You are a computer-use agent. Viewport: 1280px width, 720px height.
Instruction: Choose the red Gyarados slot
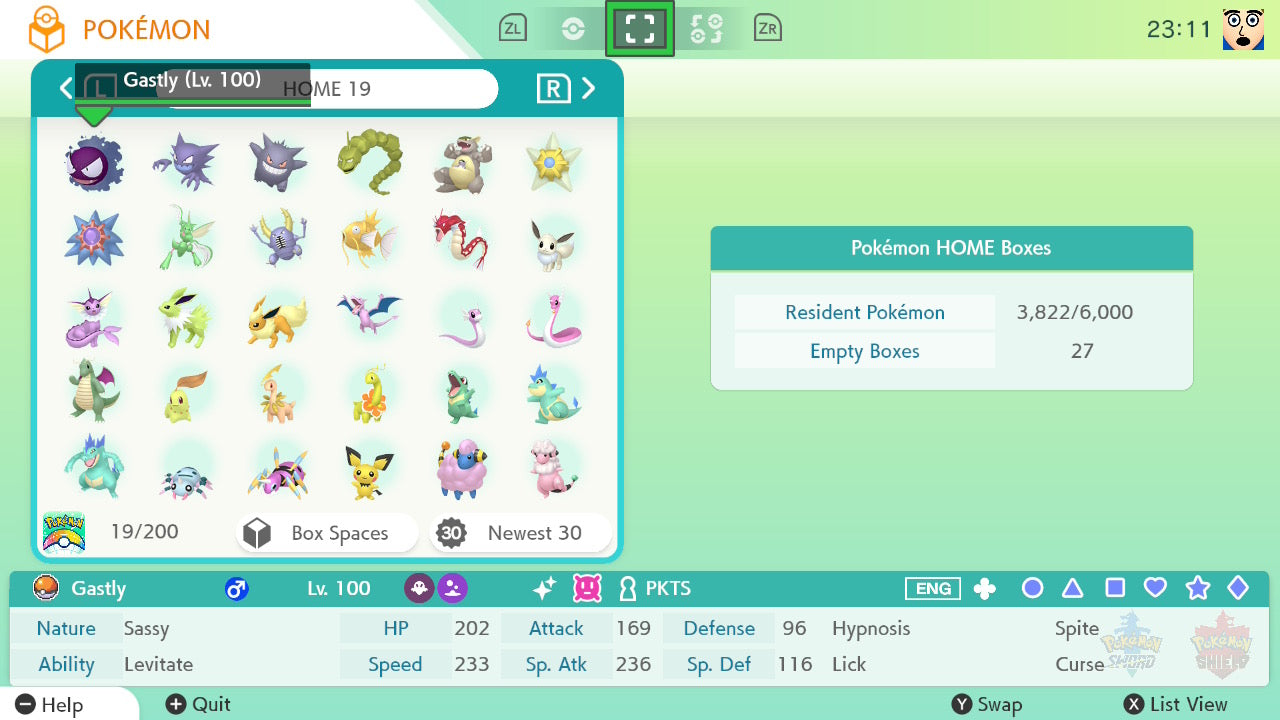(461, 240)
